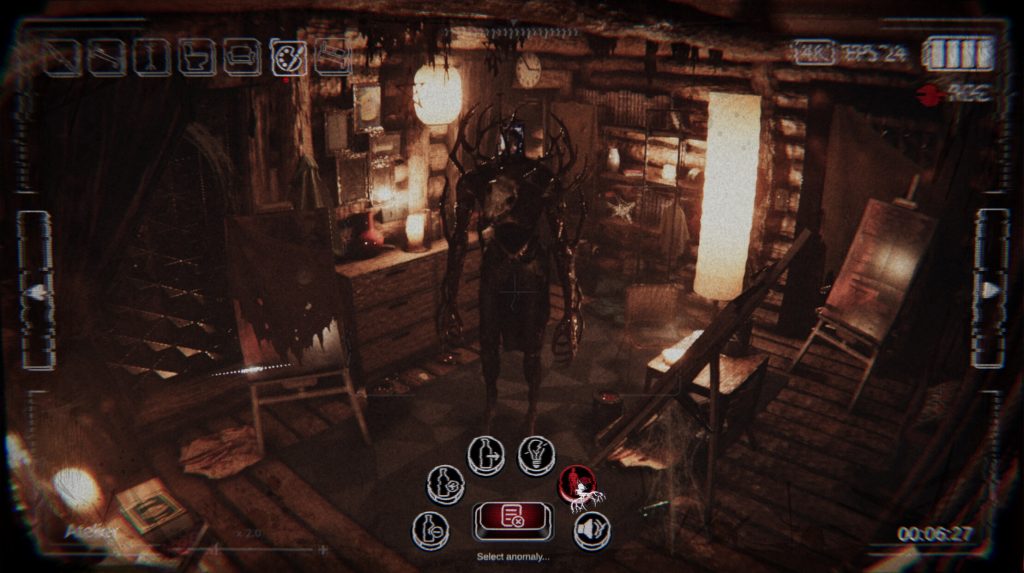Cancel the anomaly report with center button
The height and width of the screenshot is (573, 1024).
click(512, 518)
